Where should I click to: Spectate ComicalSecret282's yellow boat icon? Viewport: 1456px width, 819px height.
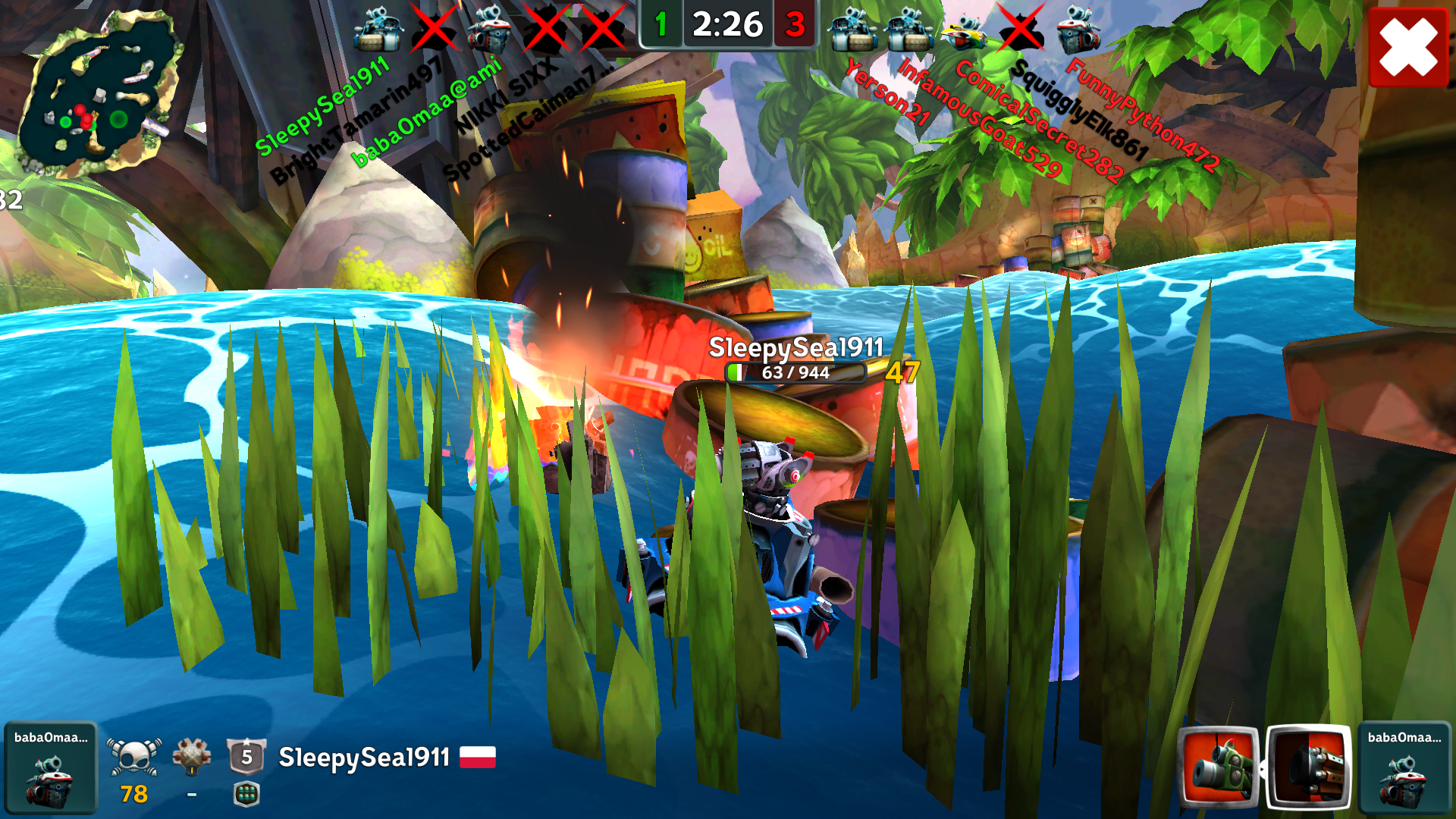point(963,30)
